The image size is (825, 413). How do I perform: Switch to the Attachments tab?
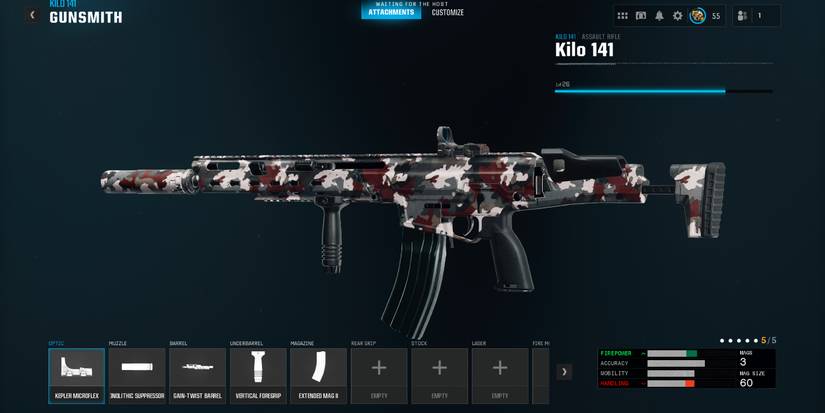tap(391, 13)
